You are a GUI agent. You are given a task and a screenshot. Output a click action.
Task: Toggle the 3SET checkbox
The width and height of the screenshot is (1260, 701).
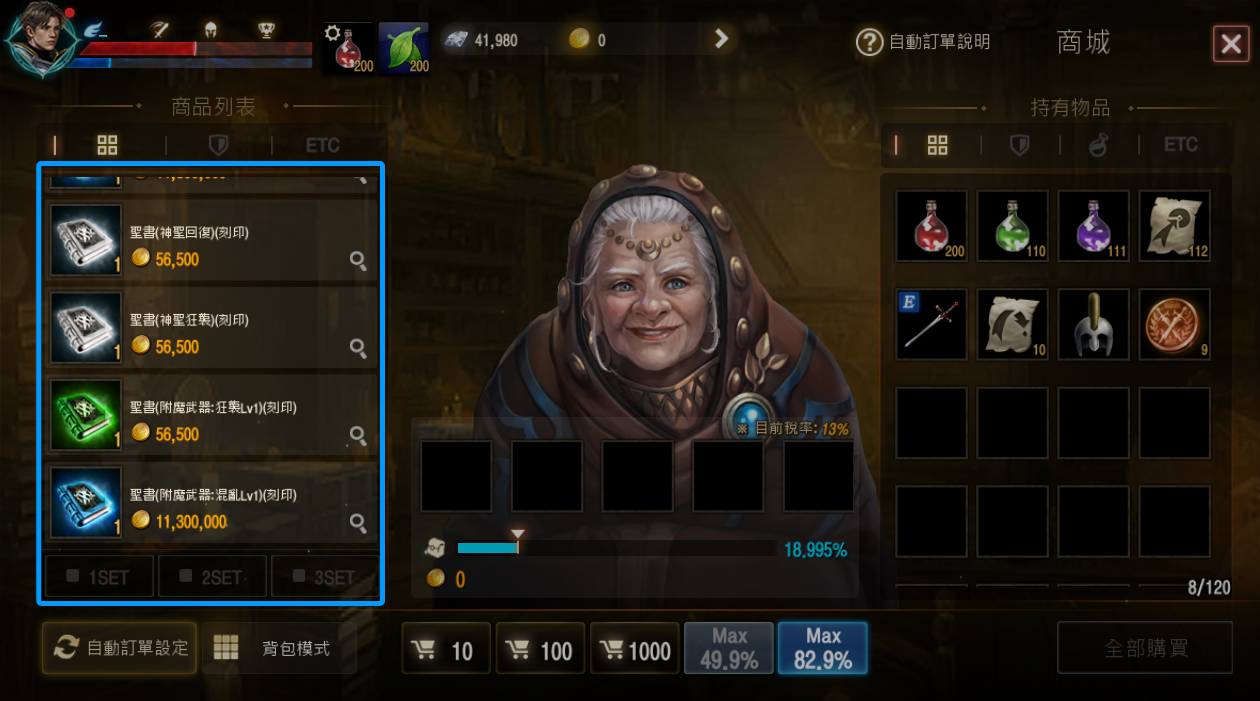pos(324,577)
